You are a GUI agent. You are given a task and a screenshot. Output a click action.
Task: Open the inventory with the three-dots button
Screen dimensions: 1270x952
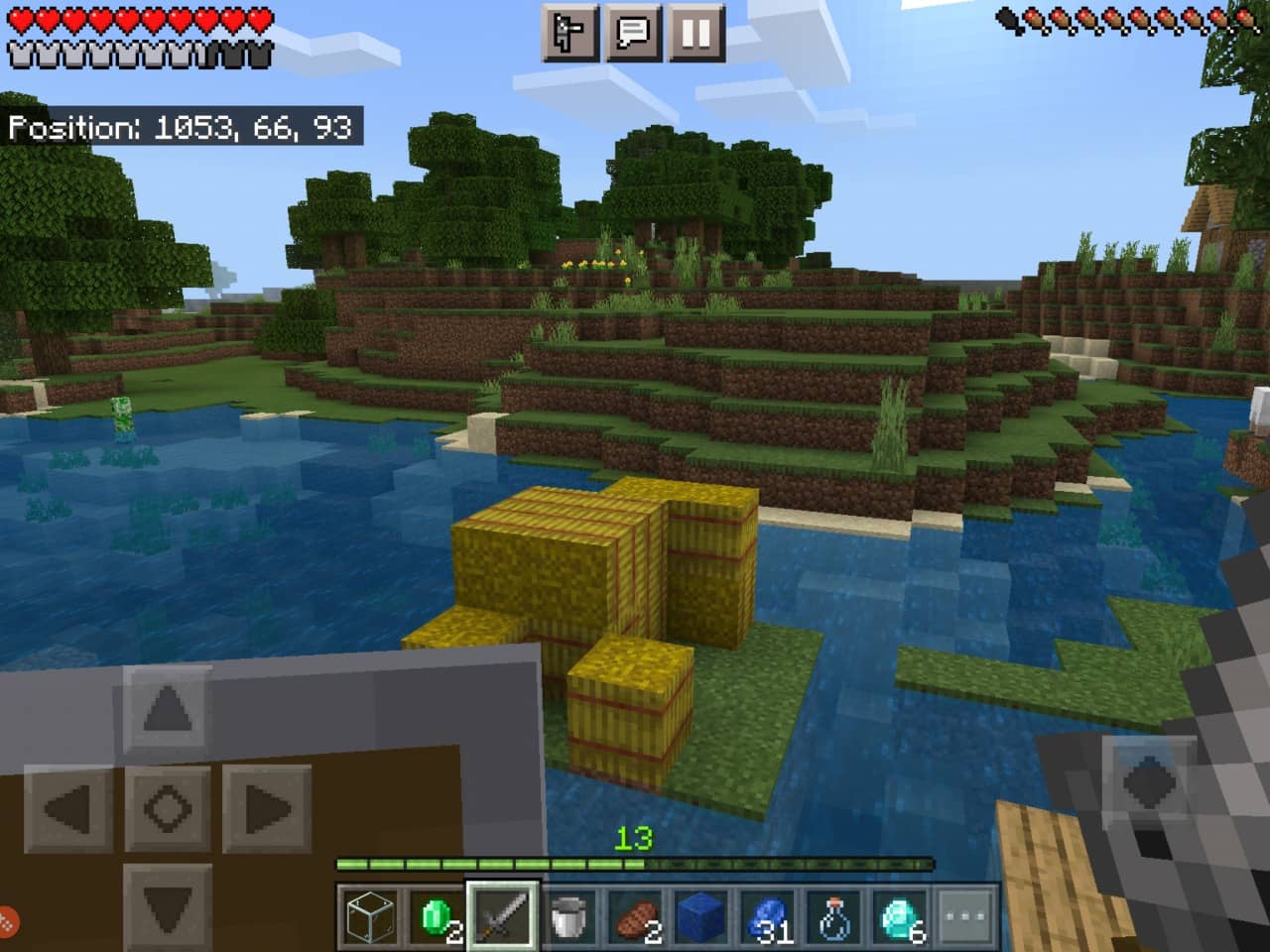[966, 915]
